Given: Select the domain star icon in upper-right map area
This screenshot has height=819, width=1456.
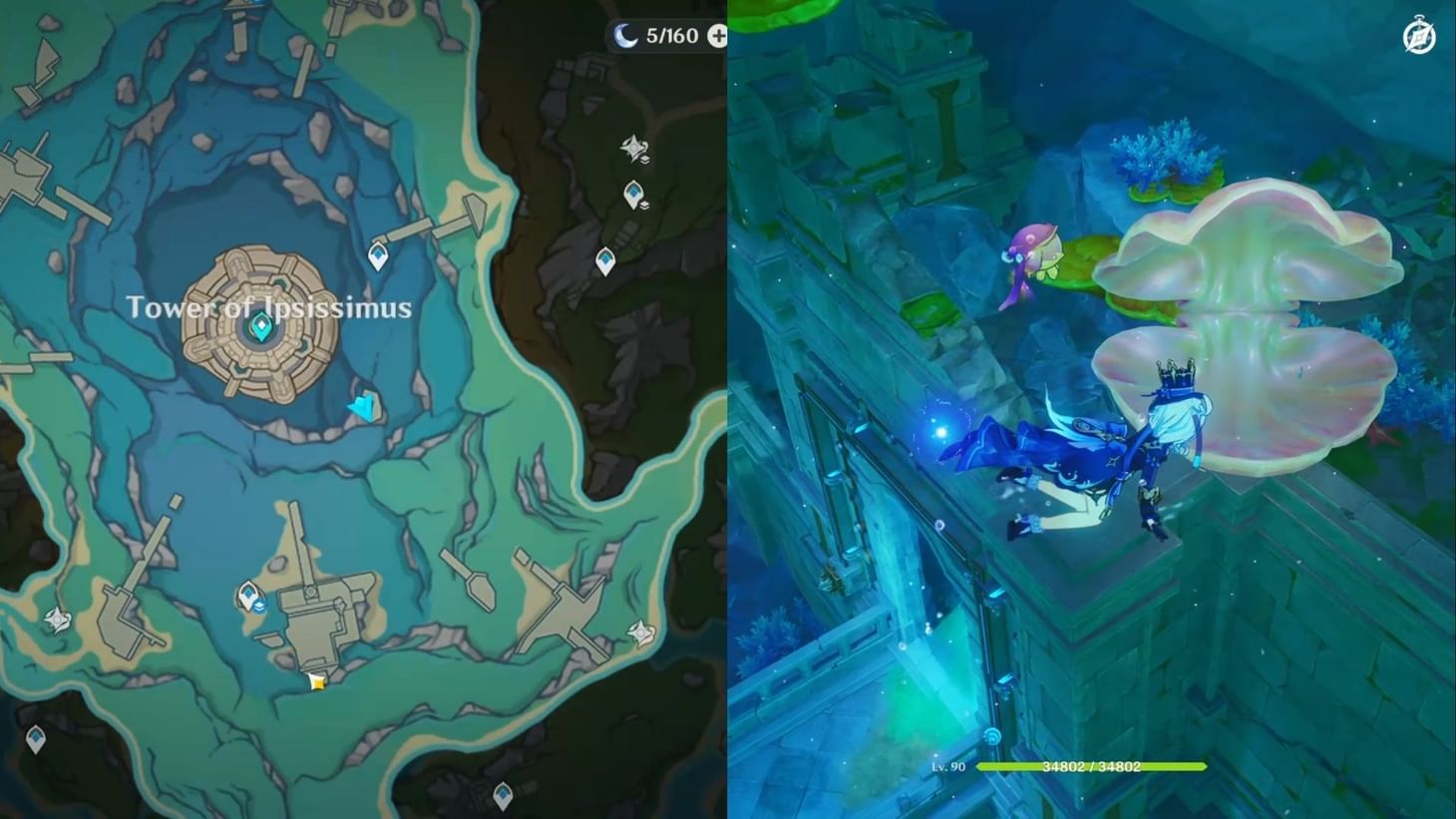Looking at the screenshot, I should coord(632,146).
